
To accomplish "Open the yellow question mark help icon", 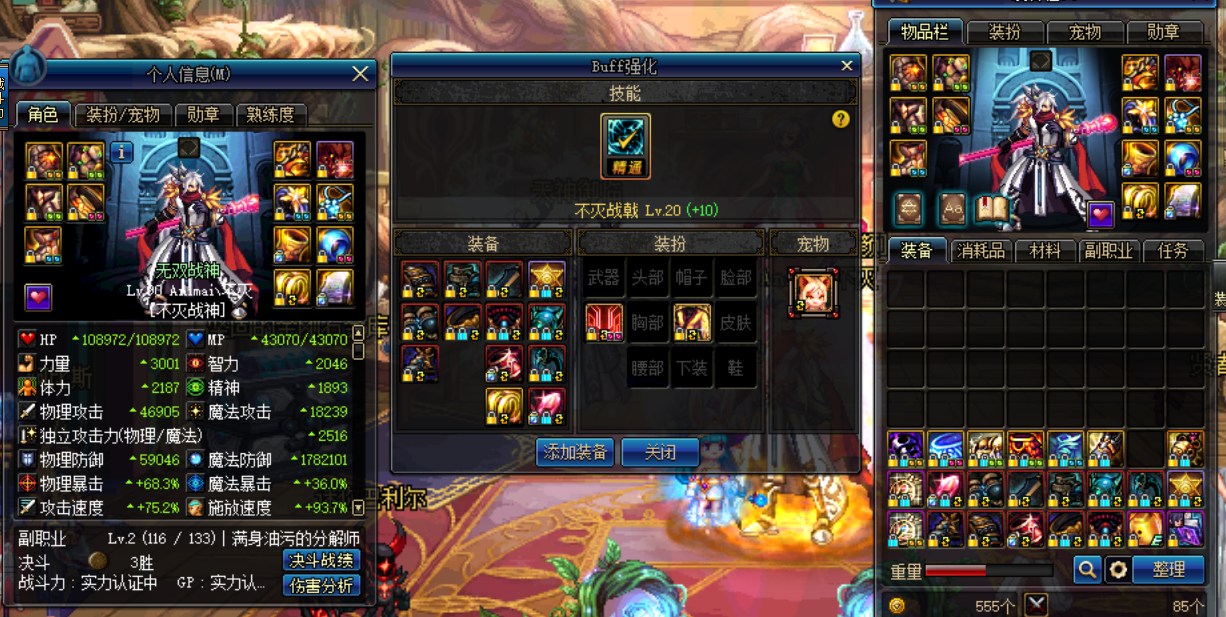I will point(840,119).
